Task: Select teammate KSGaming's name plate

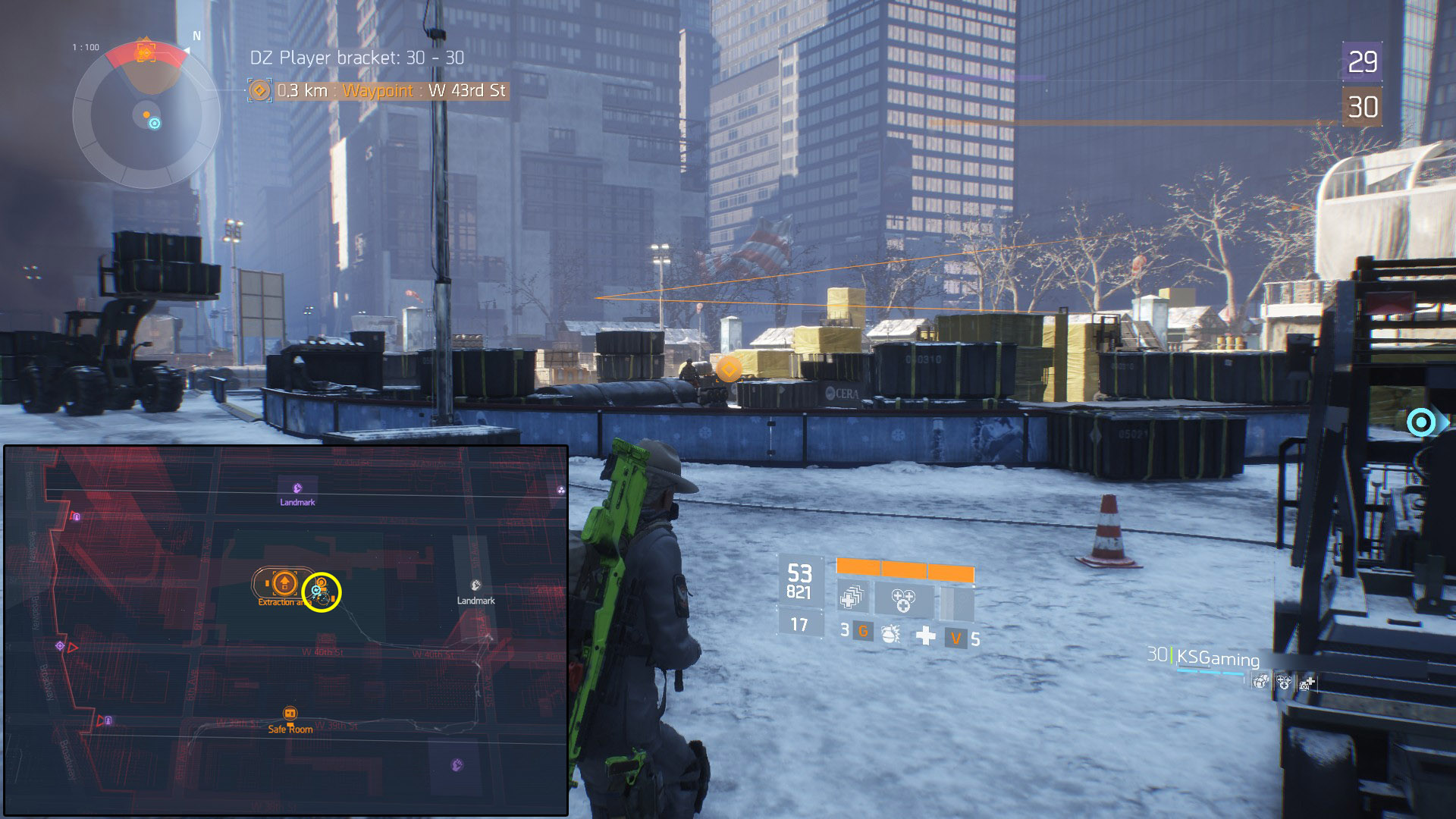Action: (1216, 657)
